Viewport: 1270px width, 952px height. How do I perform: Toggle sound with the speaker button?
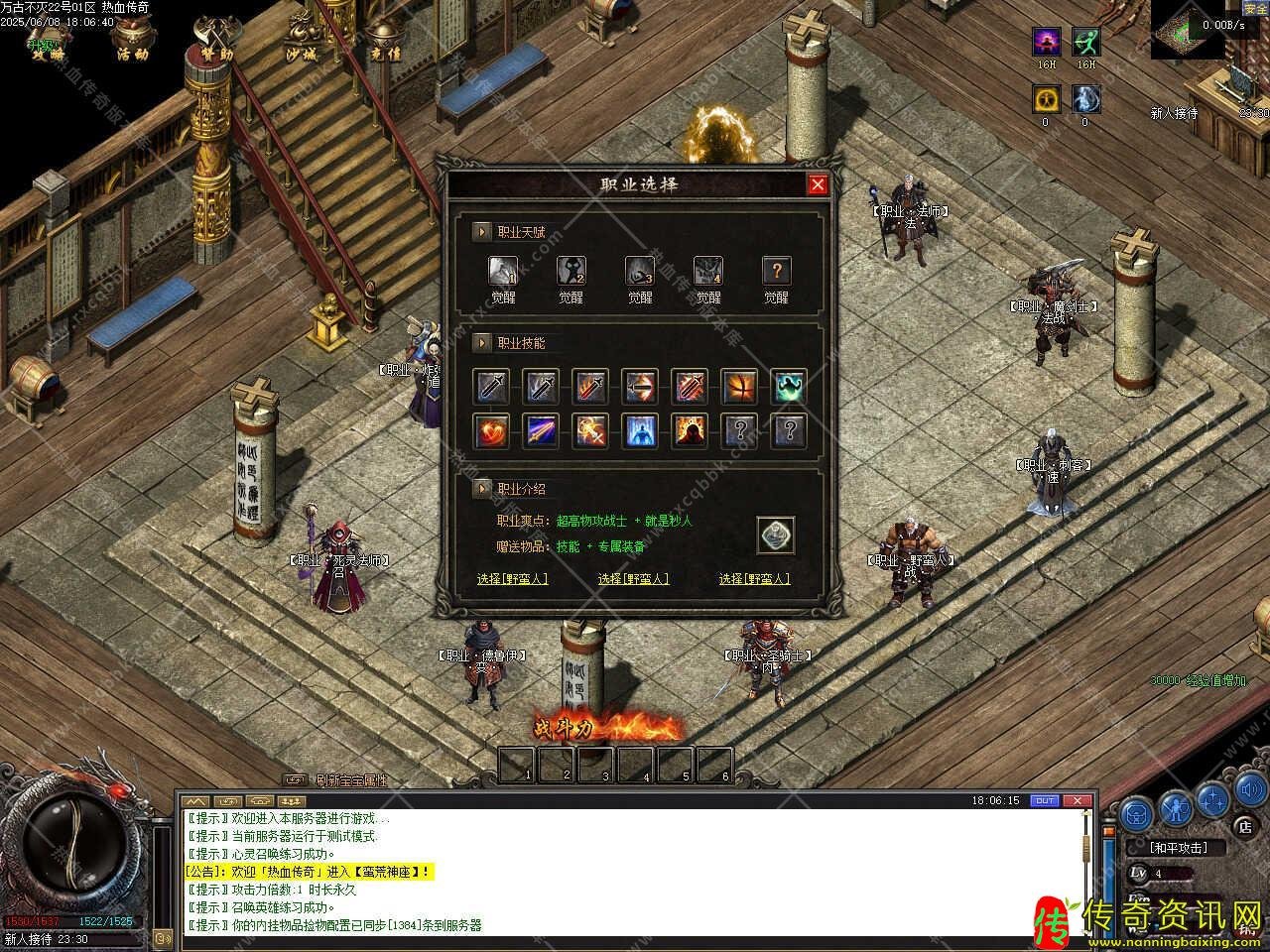click(x=1250, y=791)
